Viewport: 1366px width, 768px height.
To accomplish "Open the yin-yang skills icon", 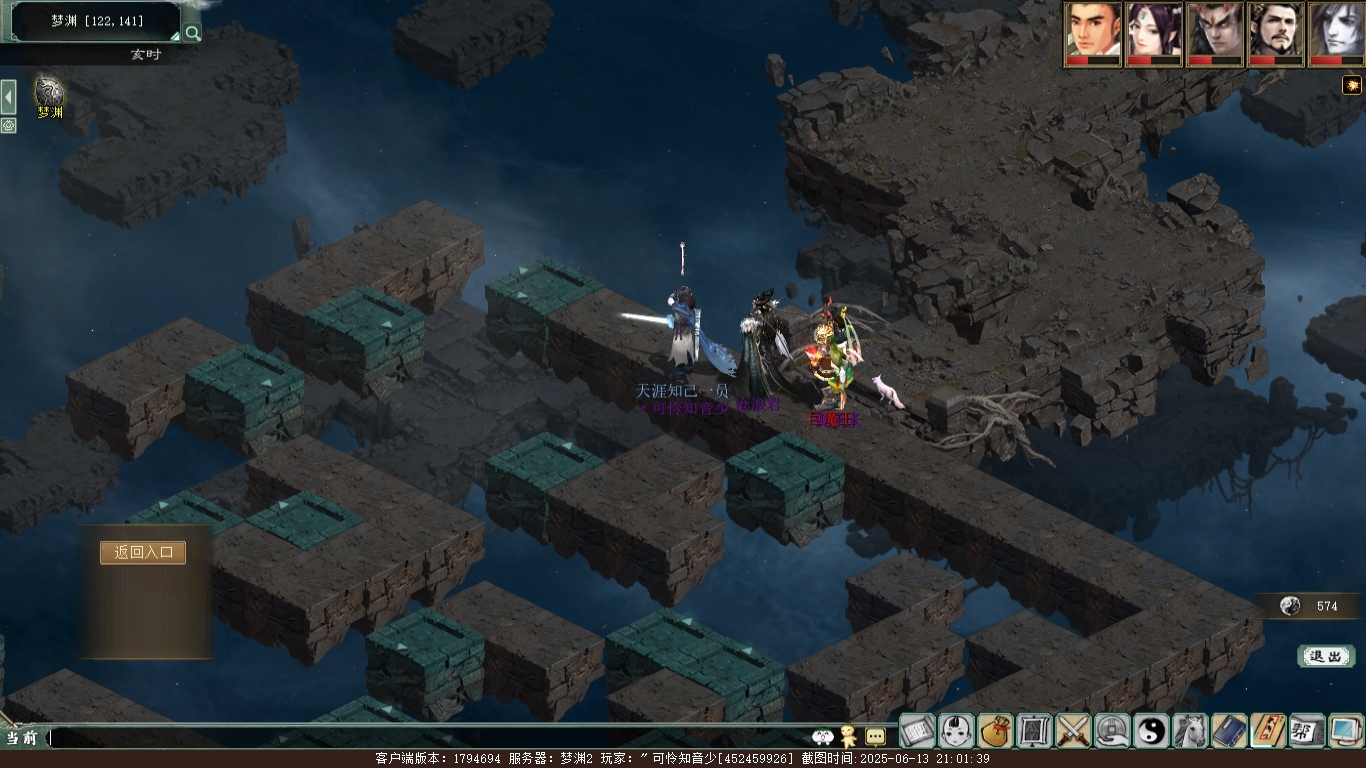I will click(1151, 731).
